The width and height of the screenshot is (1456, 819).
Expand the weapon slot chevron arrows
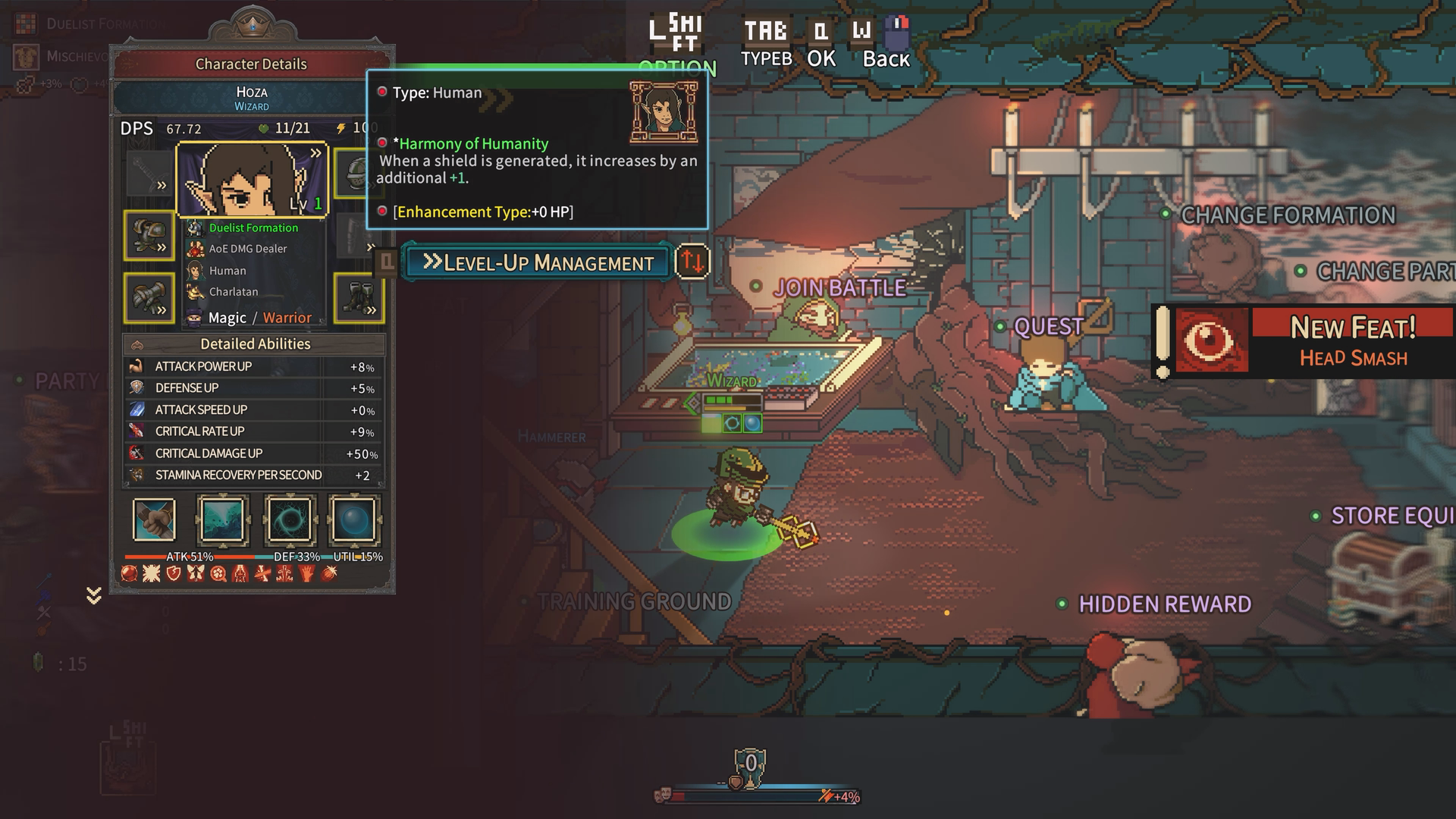point(162,184)
